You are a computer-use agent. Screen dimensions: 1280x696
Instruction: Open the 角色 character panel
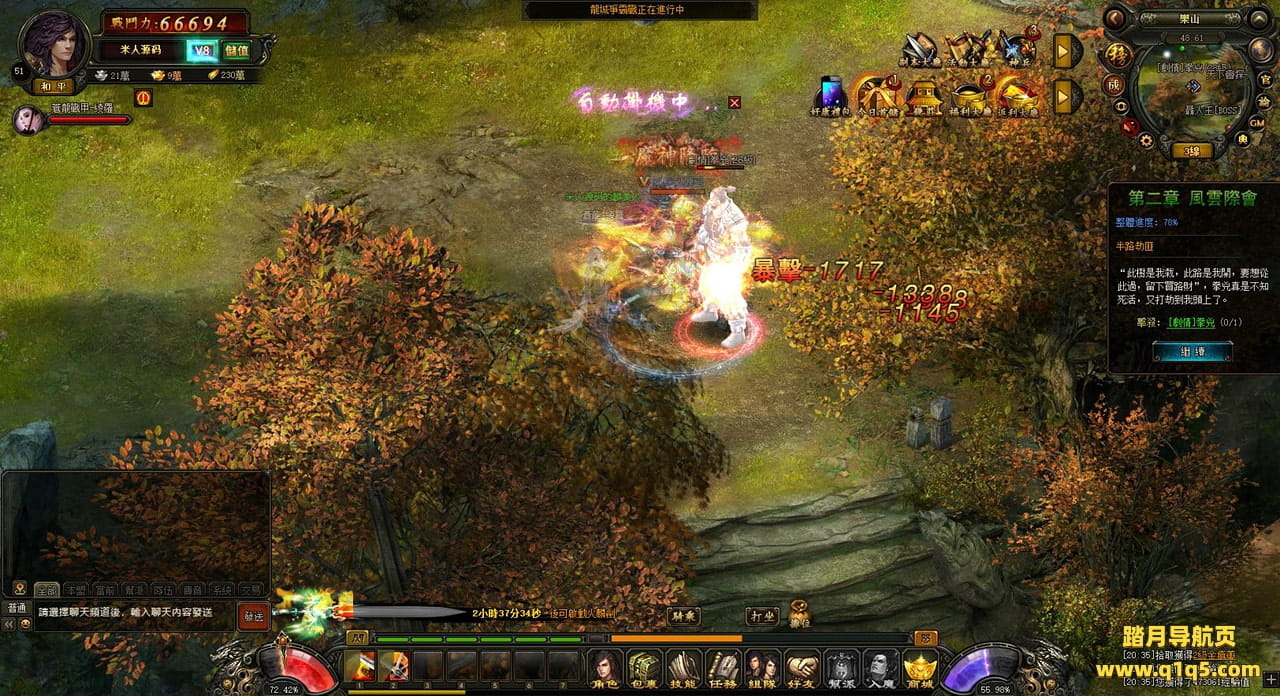coord(604,668)
